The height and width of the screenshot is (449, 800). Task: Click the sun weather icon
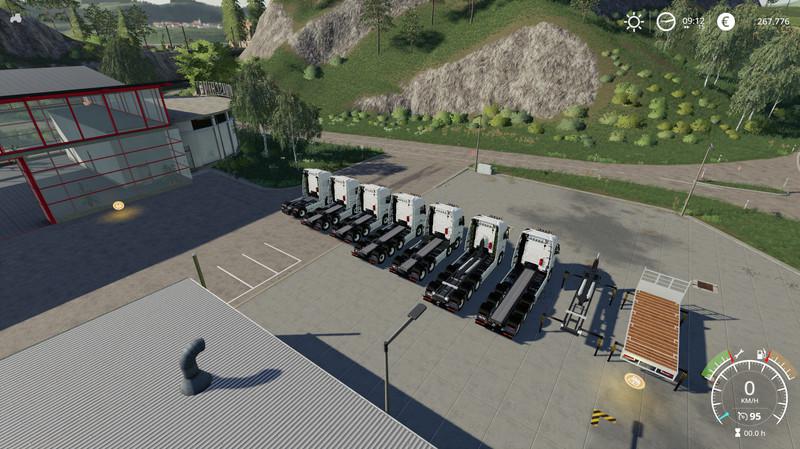click(x=634, y=21)
